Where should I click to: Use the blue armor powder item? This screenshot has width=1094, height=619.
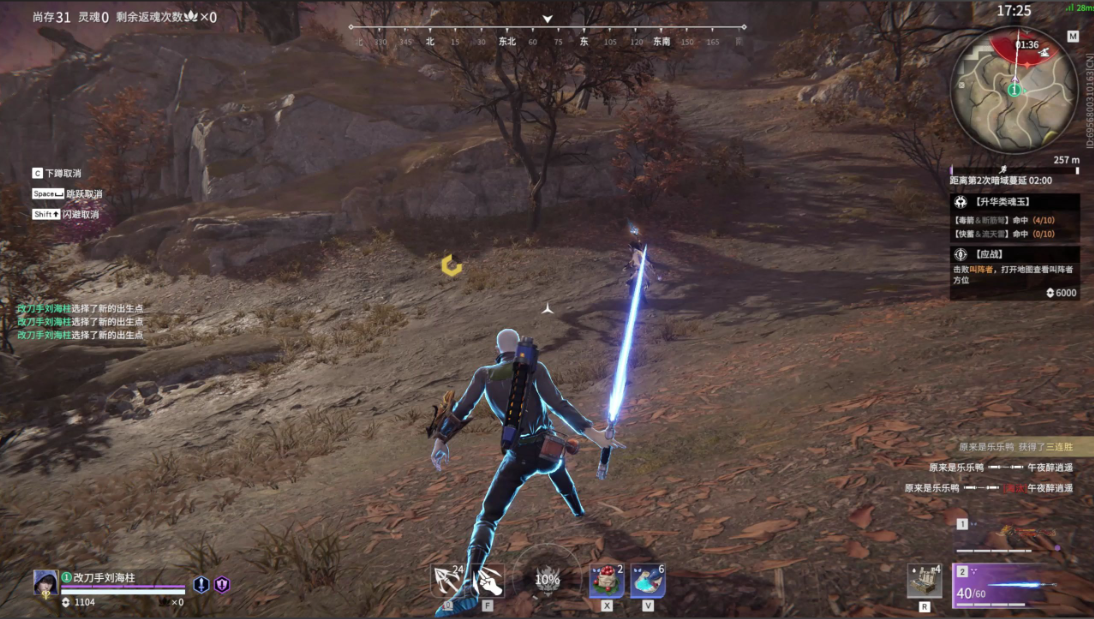[x=647, y=580]
